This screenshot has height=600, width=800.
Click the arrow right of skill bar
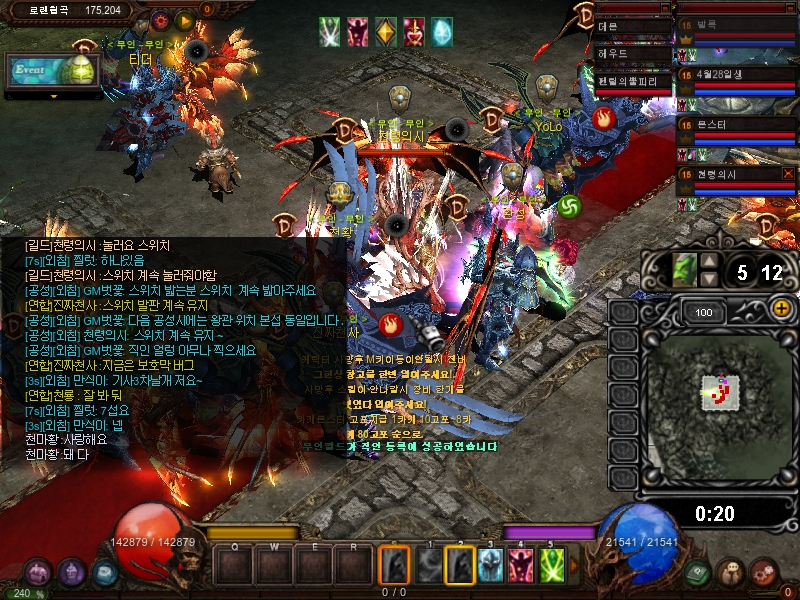574,567
